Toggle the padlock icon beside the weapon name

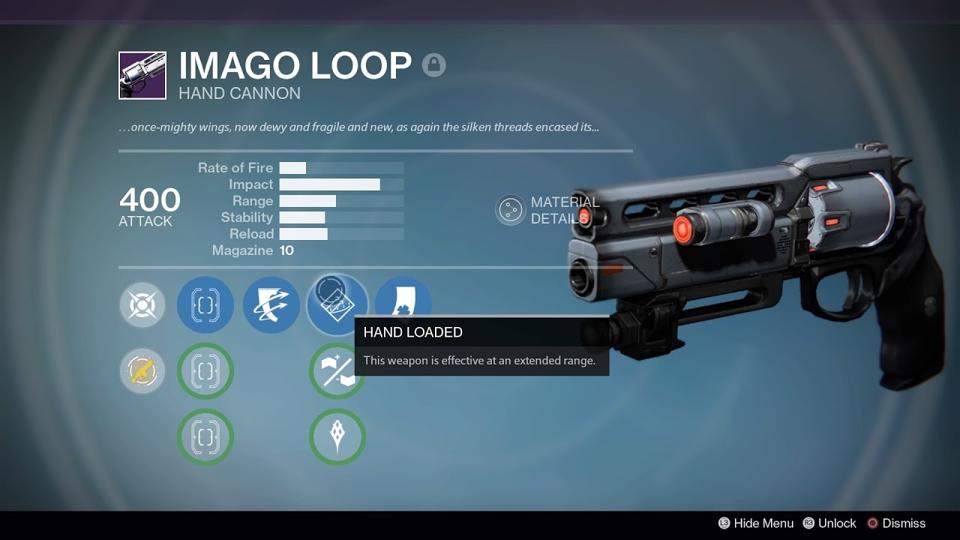coord(434,66)
